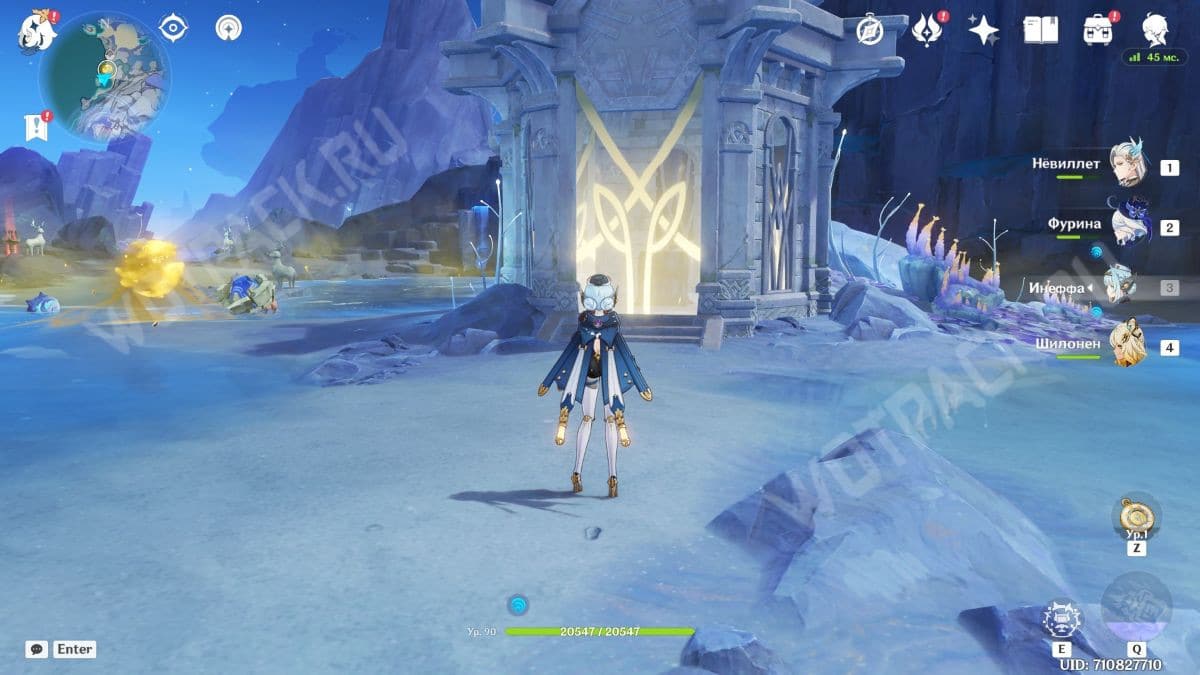The image size is (1200, 675).
Task: Open the quest navigation eye icon
Action: (x=174, y=28)
